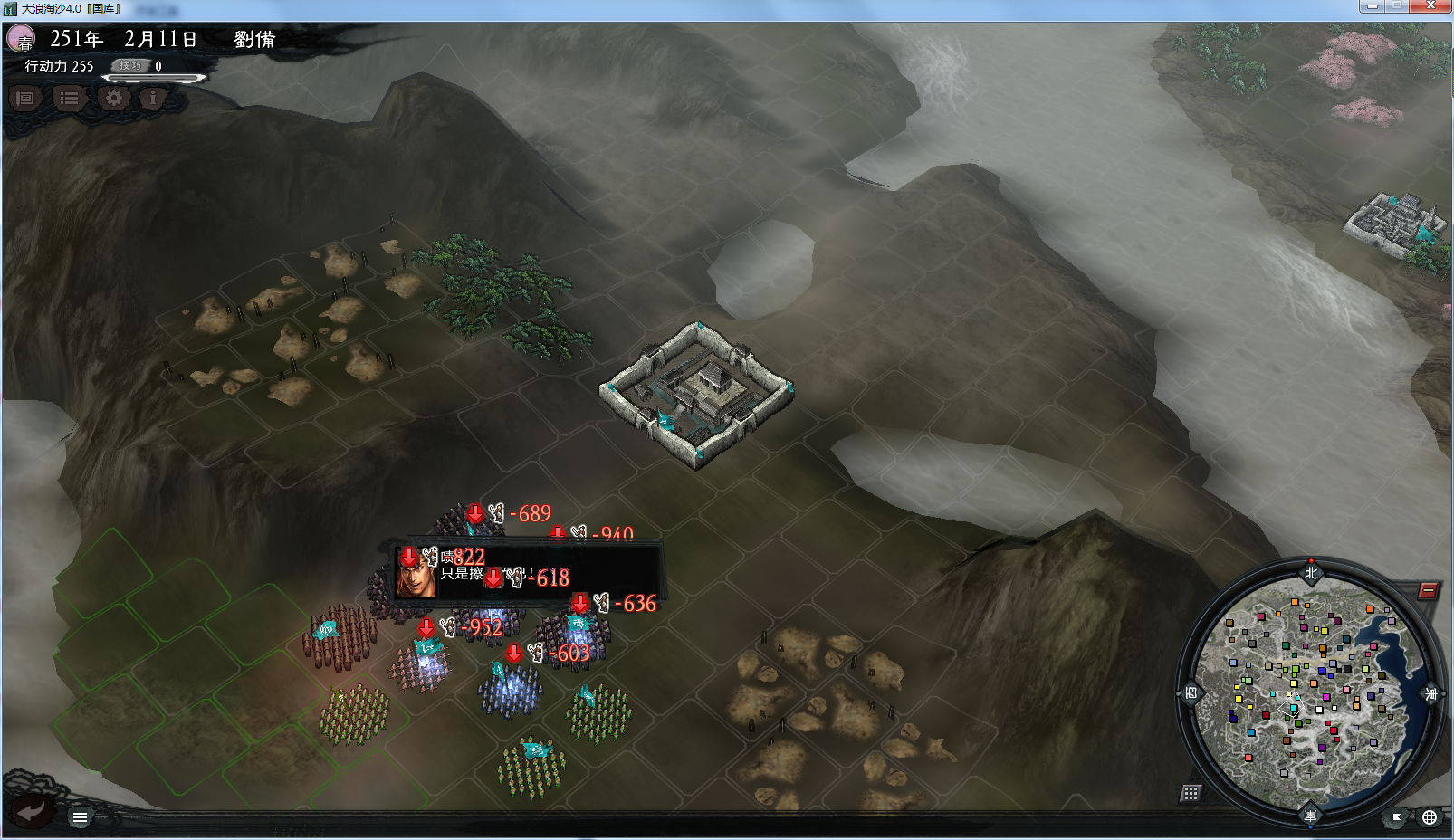This screenshot has width=1454, height=840.
Task: Open the globe icon below the minimap
Action: (1429, 817)
